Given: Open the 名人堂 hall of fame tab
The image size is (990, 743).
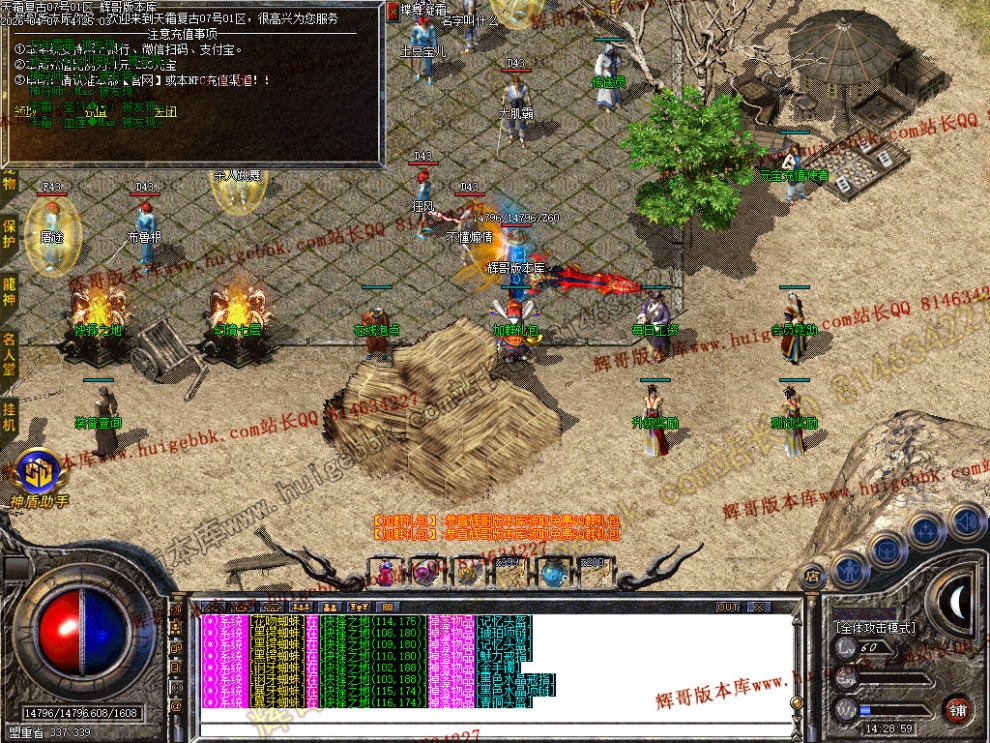Looking at the screenshot, I should [9, 352].
